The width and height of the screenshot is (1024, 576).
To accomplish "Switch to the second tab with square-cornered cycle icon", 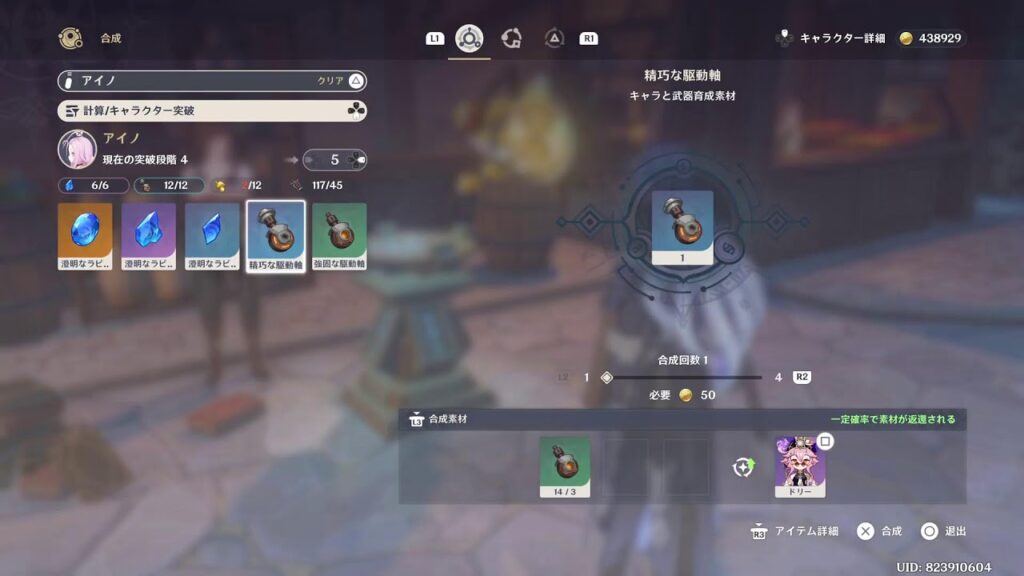I will pos(511,38).
